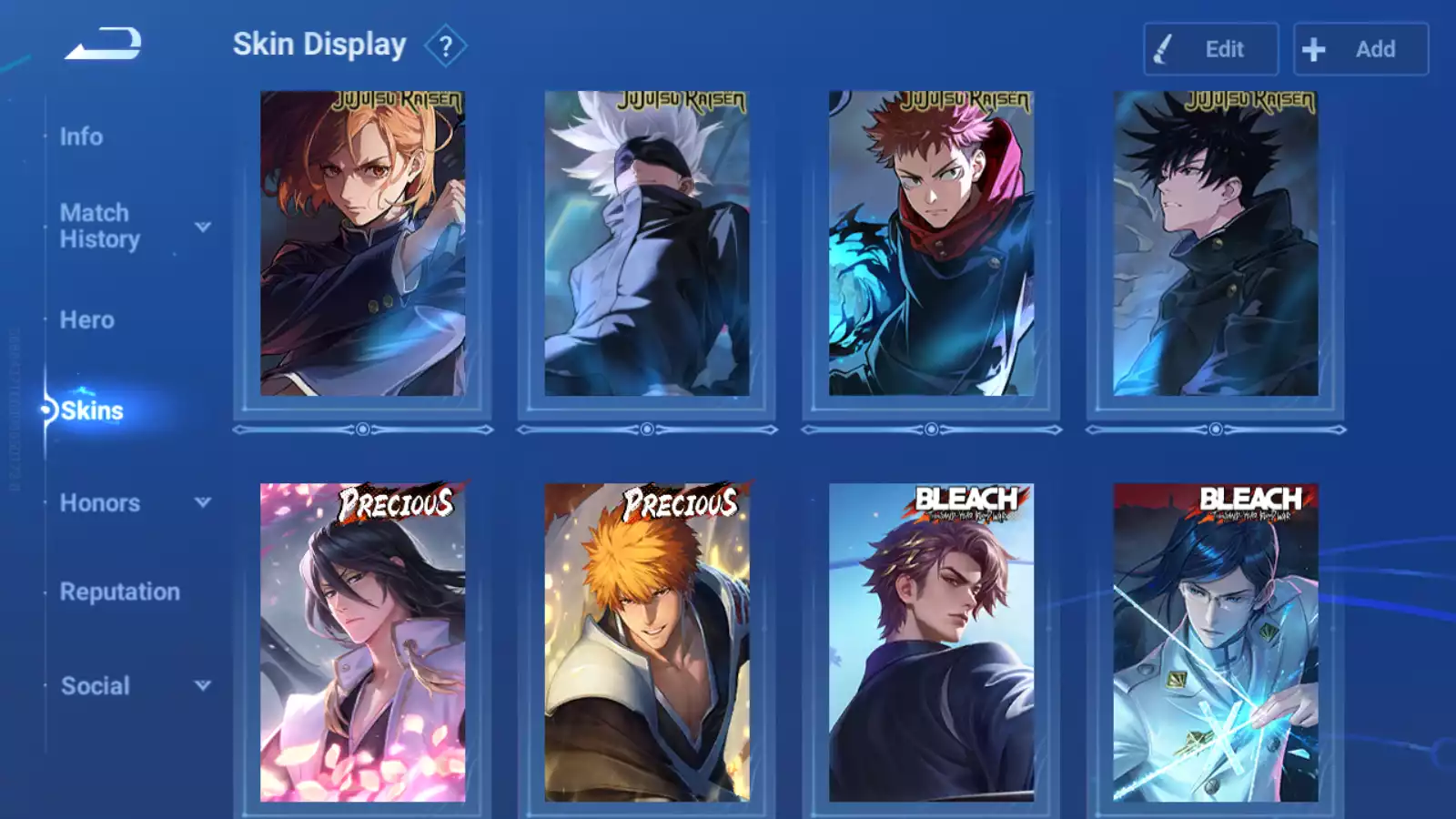Add a new skin to display
Viewport: 1456px width, 819px height.
[x=1360, y=49]
